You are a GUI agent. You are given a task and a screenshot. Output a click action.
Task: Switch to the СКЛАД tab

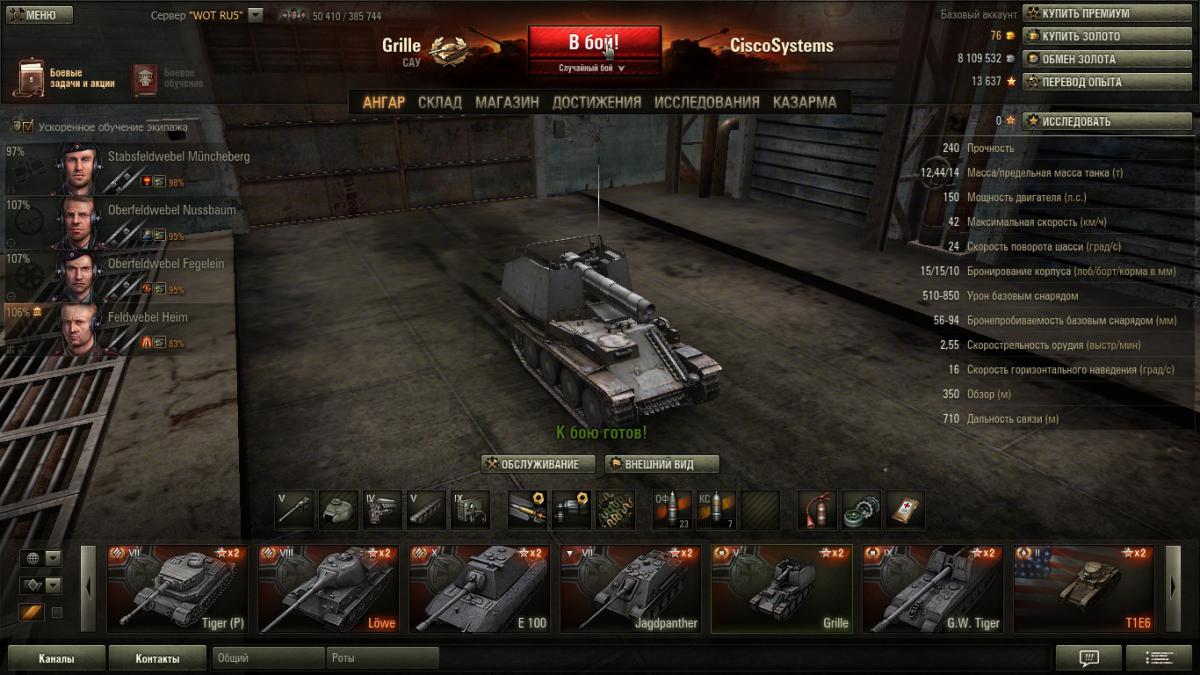pos(440,102)
